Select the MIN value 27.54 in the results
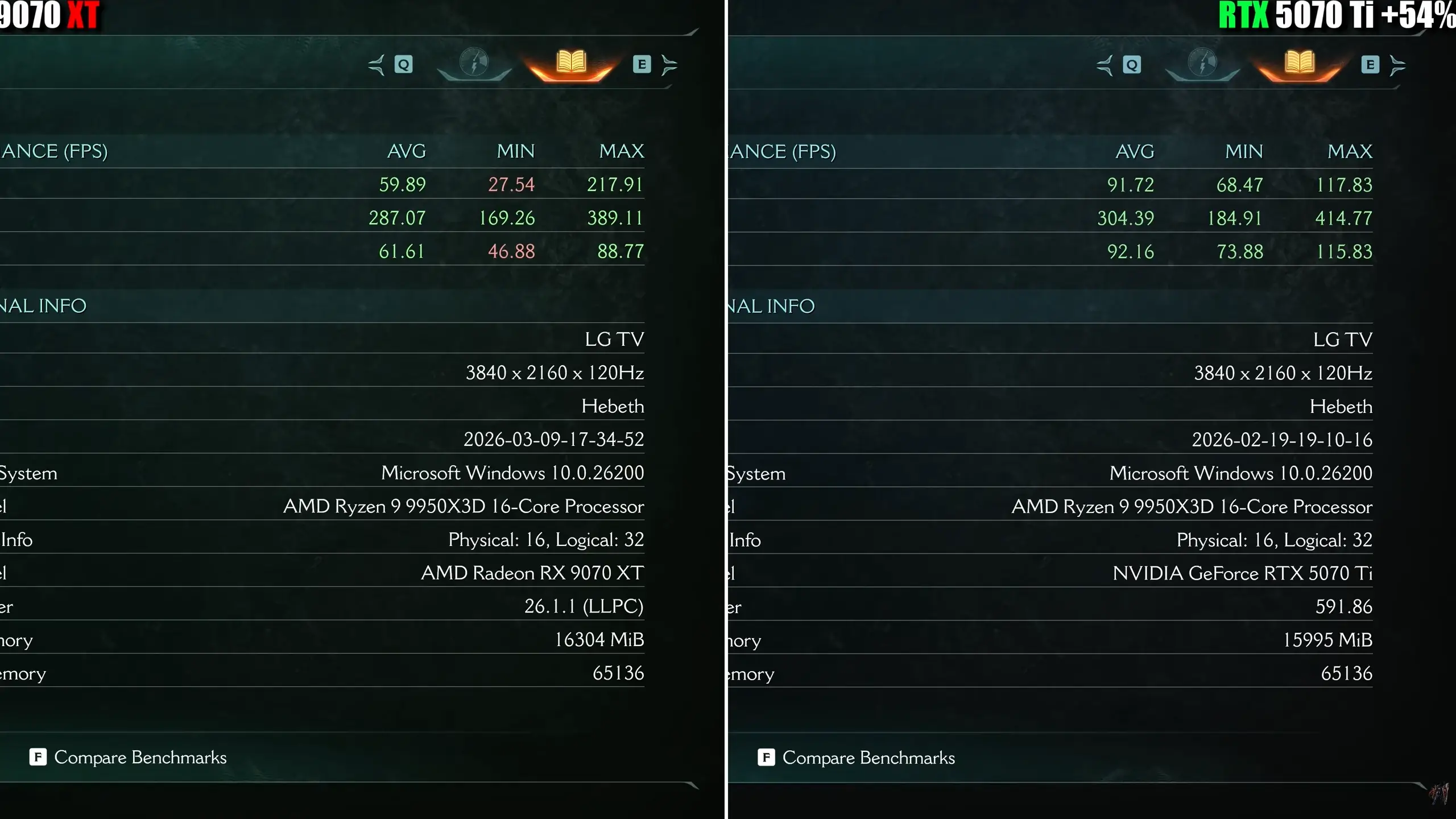Viewport: 1456px width, 819px height. pyautogui.click(x=511, y=184)
